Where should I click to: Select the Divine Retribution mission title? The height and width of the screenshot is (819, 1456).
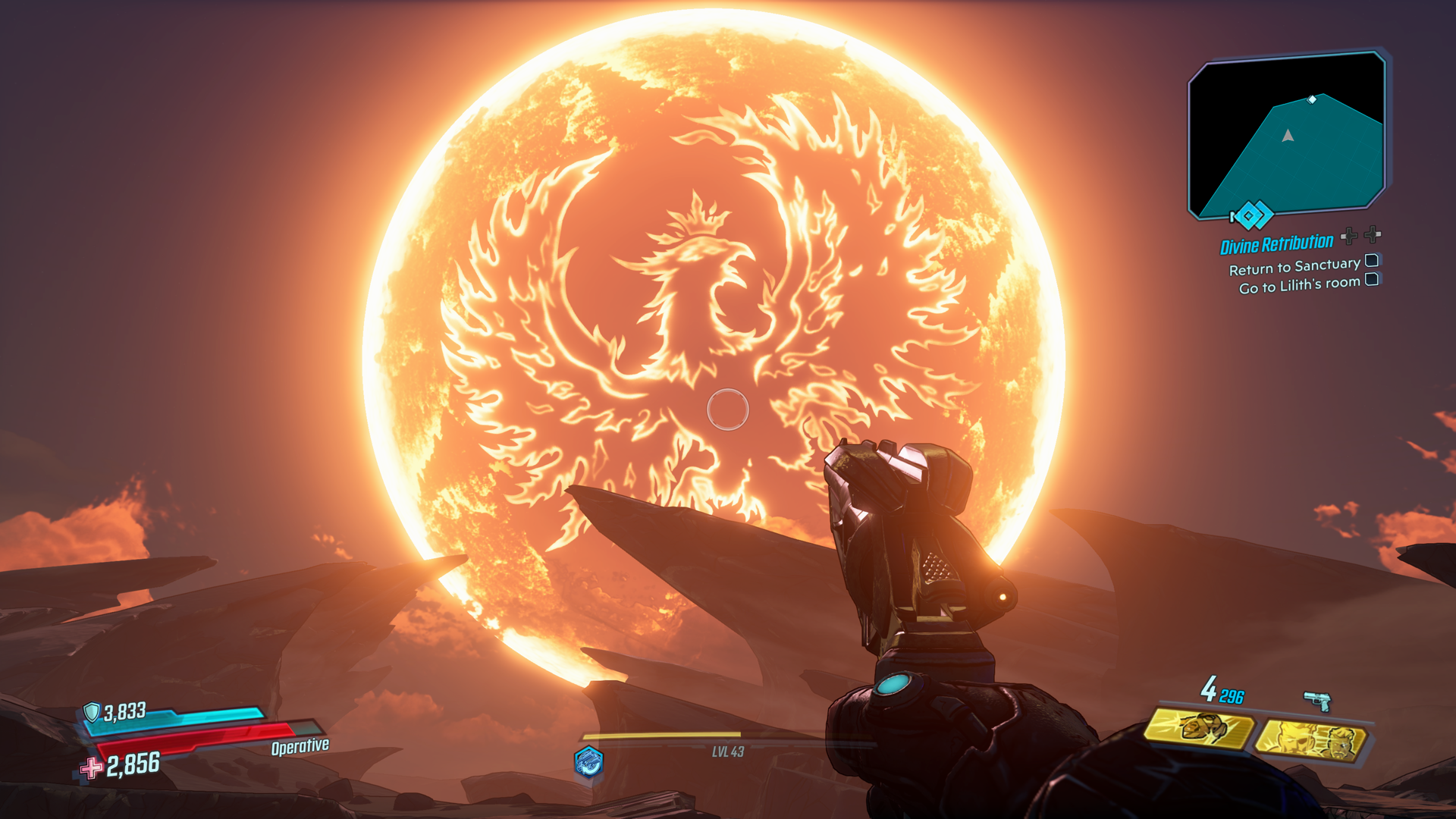(1276, 244)
